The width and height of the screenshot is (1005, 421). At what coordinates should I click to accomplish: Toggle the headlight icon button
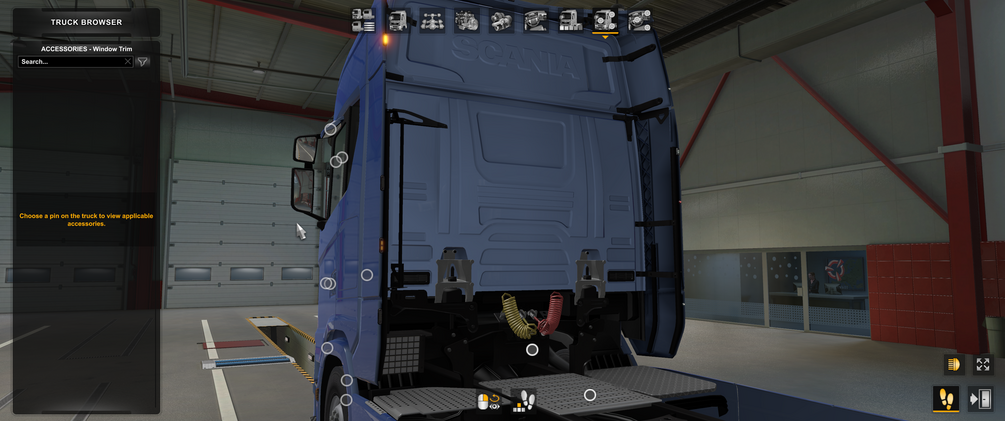click(x=953, y=365)
